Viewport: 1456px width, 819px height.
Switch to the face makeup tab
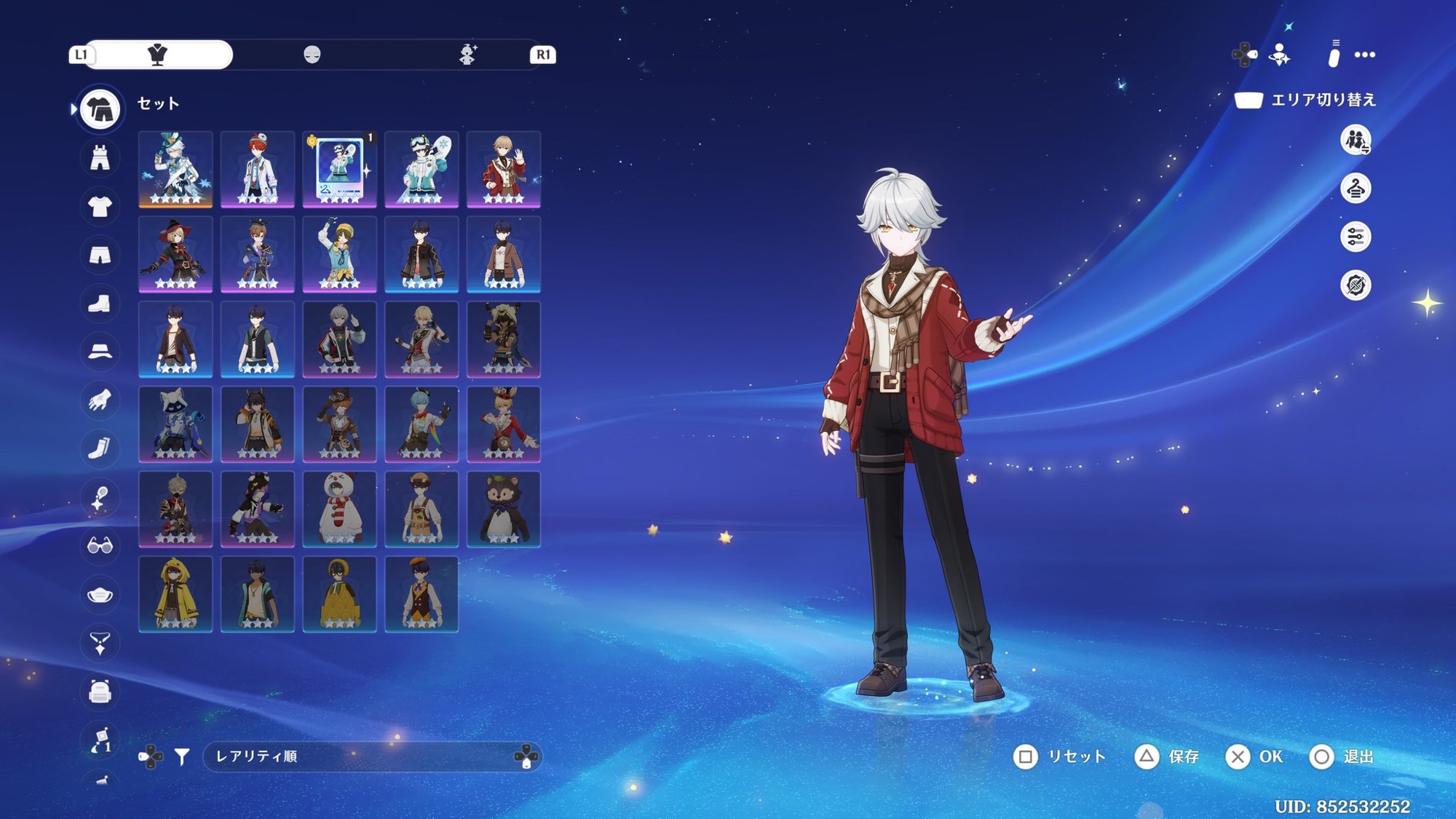coord(312,55)
